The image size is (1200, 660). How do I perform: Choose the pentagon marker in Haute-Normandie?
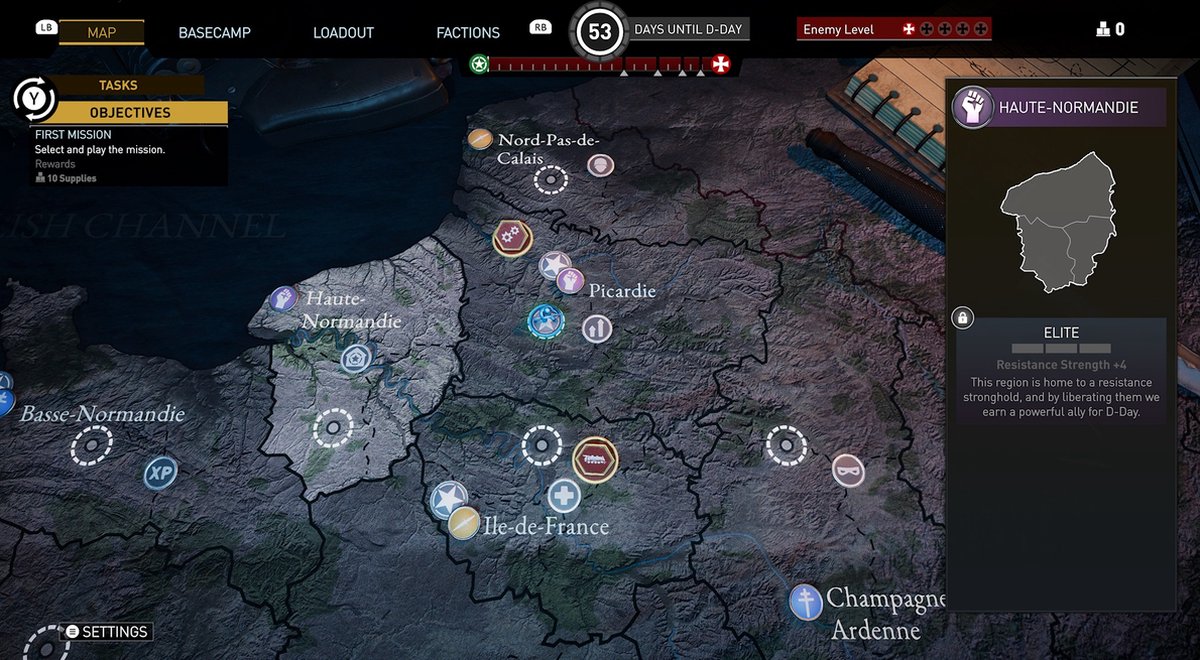click(355, 359)
